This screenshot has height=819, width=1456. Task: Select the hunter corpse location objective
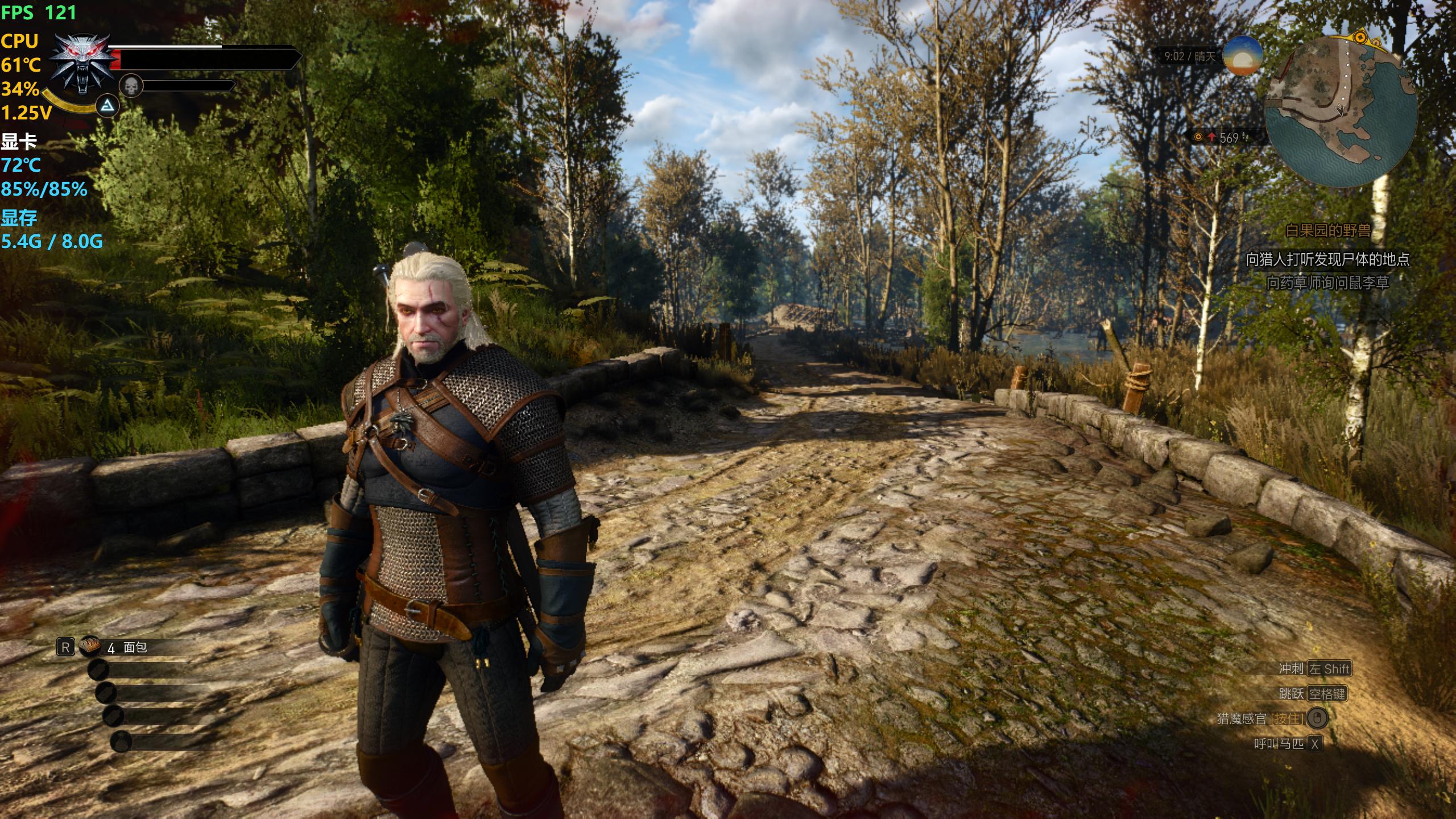tap(1327, 260)
